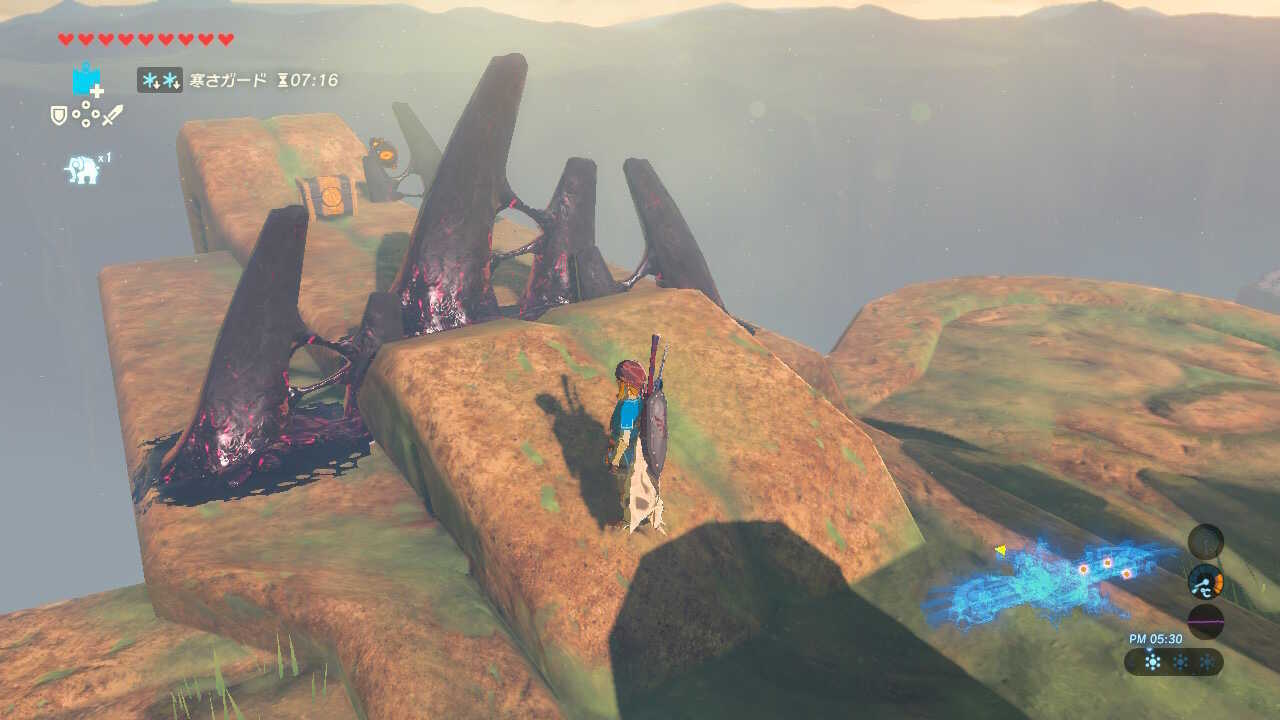1280x720 pixels.
Task: Select the sword attack stat icon
Action: 113,113
